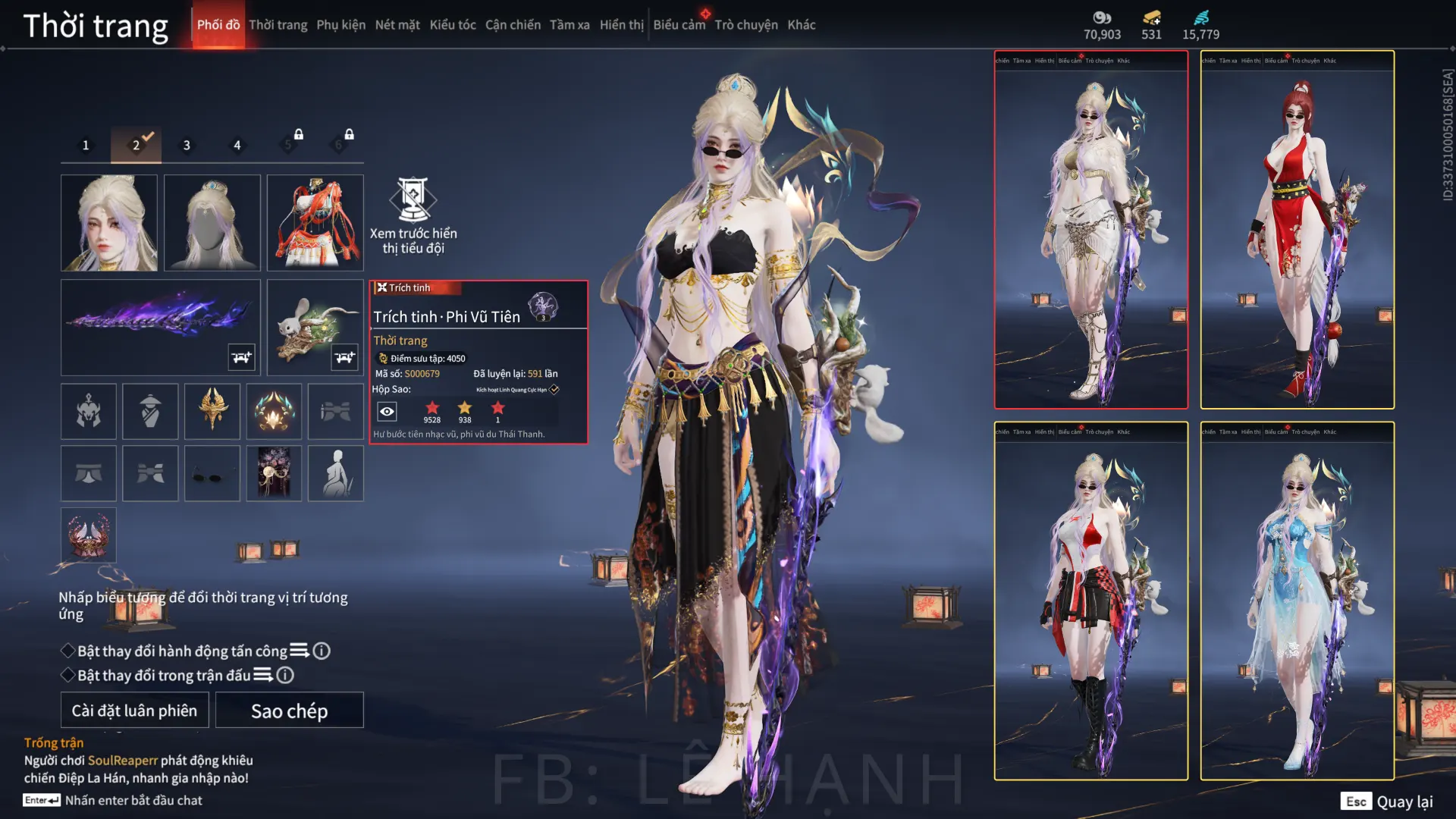The height and width of the screenshot is (819, 1456).
Task: Select outfit preset tab 2 with checkmark
Action: pyautogui.click(x=136, y=144)
